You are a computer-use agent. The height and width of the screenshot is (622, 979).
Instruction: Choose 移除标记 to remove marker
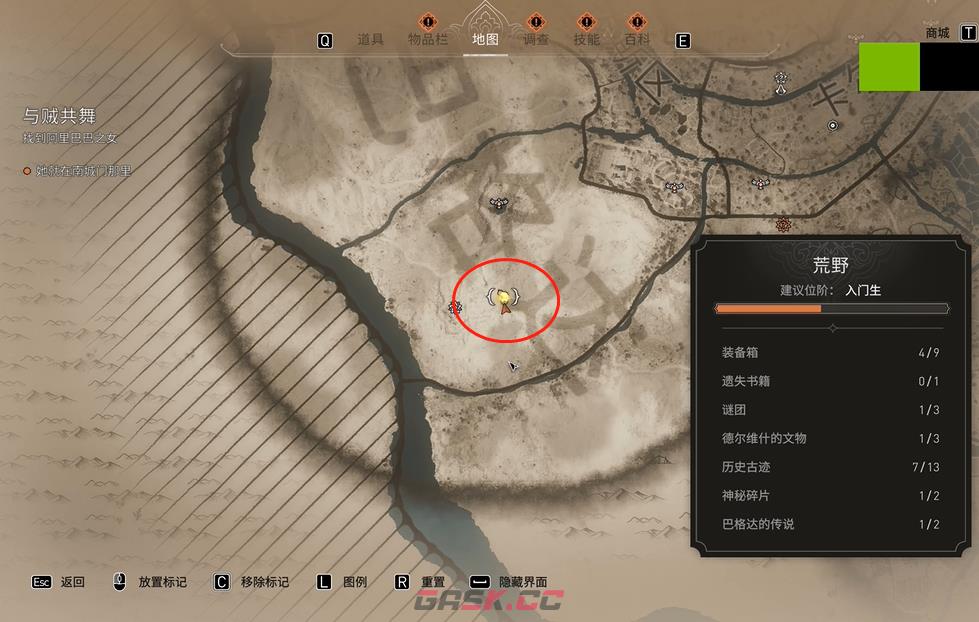264,582
